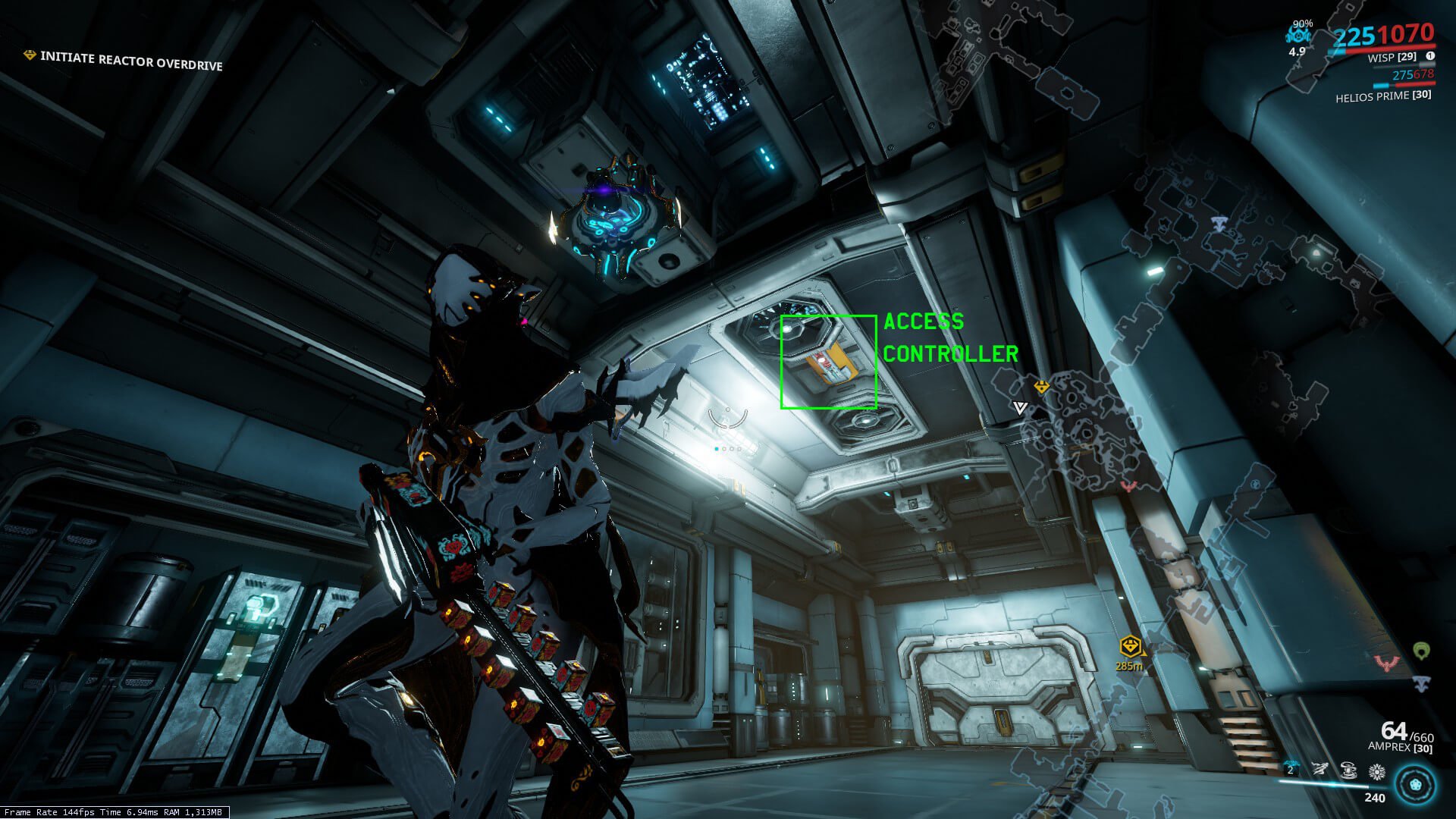
Task: Click the white player arrow on the map
Action: [x=1021, y=408]
